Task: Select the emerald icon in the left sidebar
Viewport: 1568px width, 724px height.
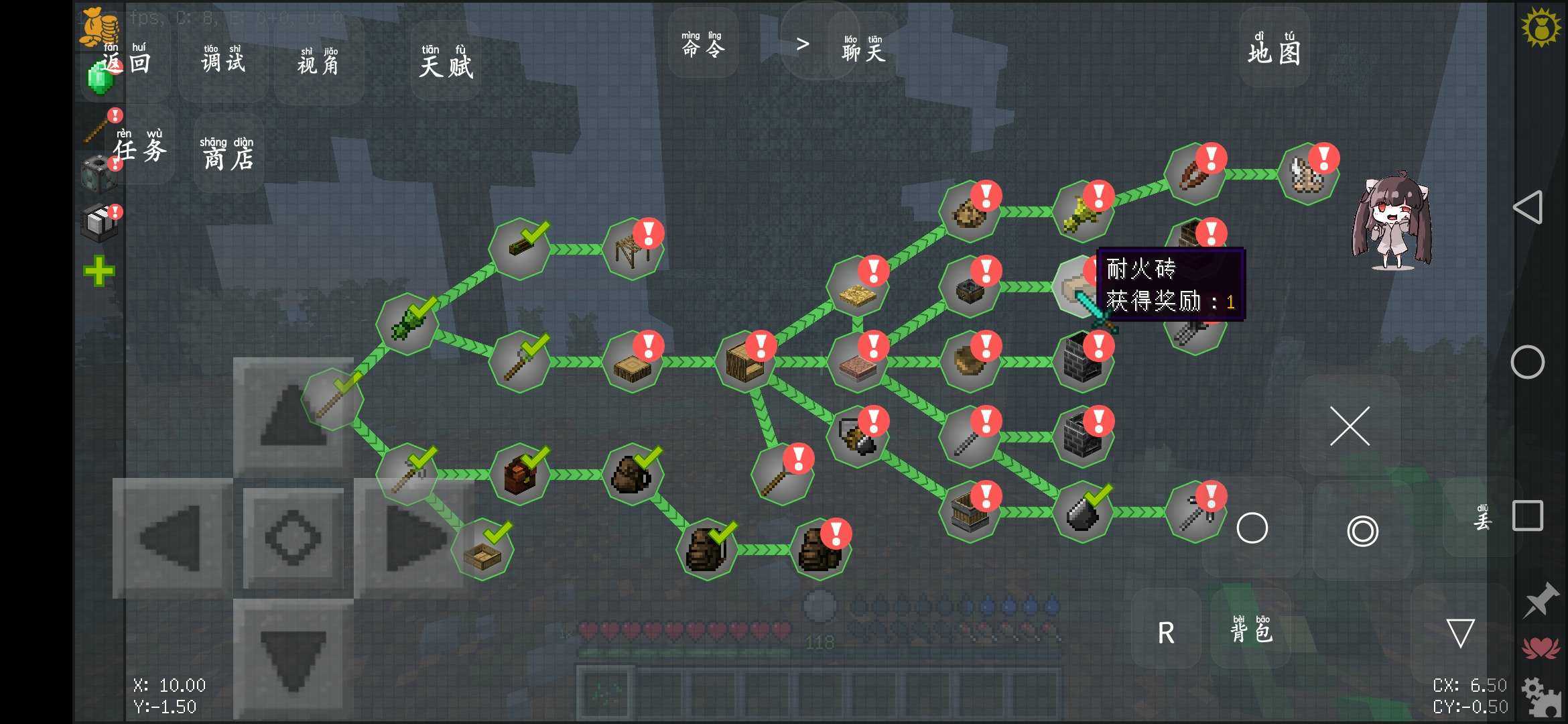Action: pos(101,77)
